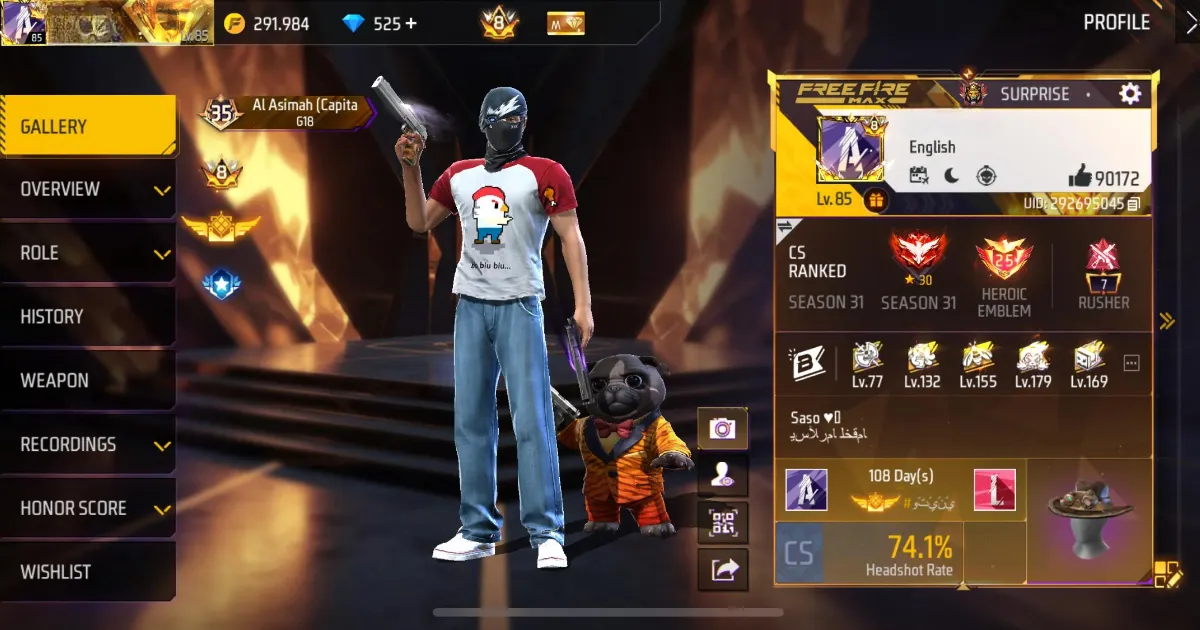View the Honor Score section

coord(88,509)
